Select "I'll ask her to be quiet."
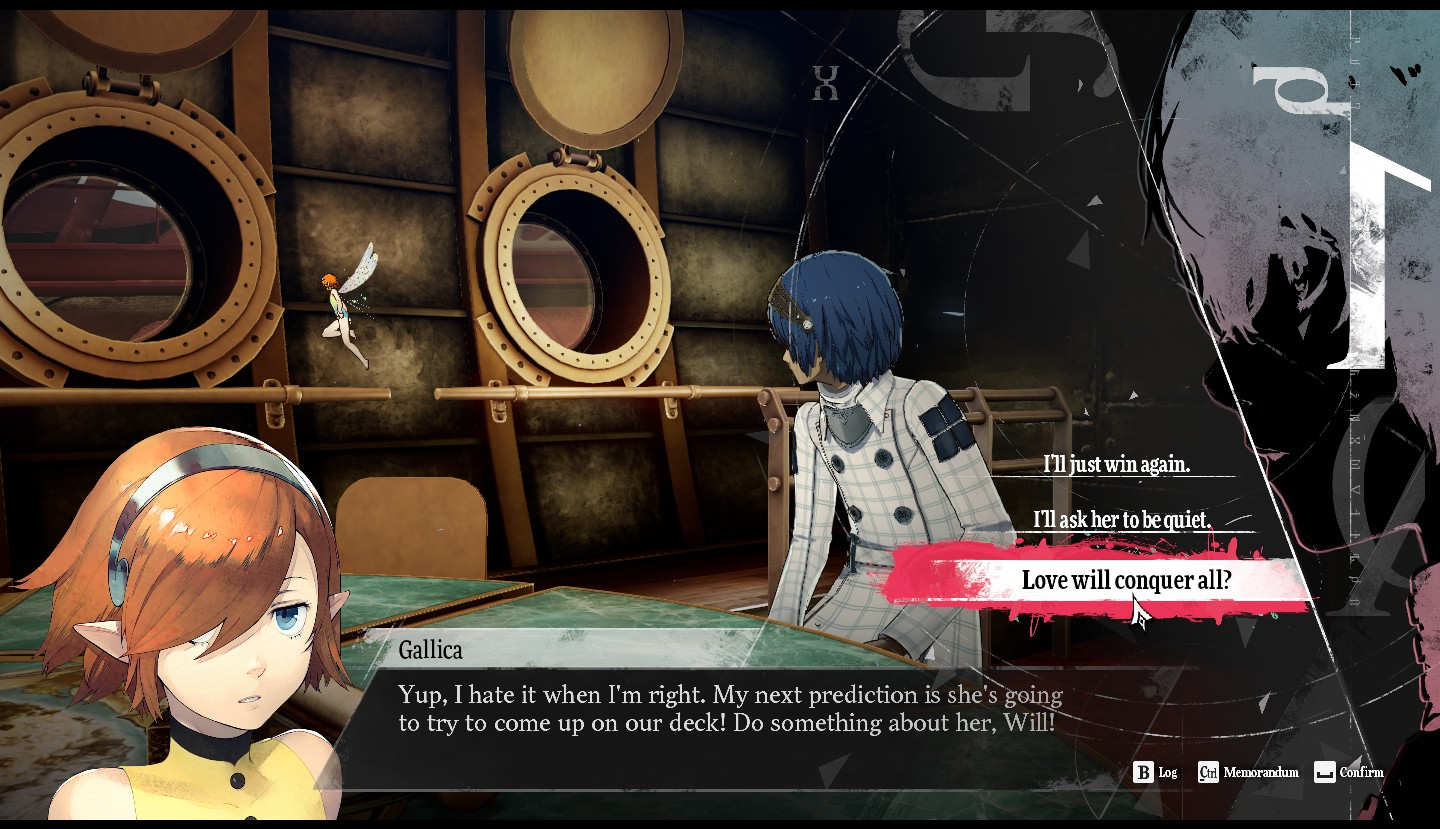Image resolution: width=1440 pixels, height=829 pixels. pos(1121,520)
